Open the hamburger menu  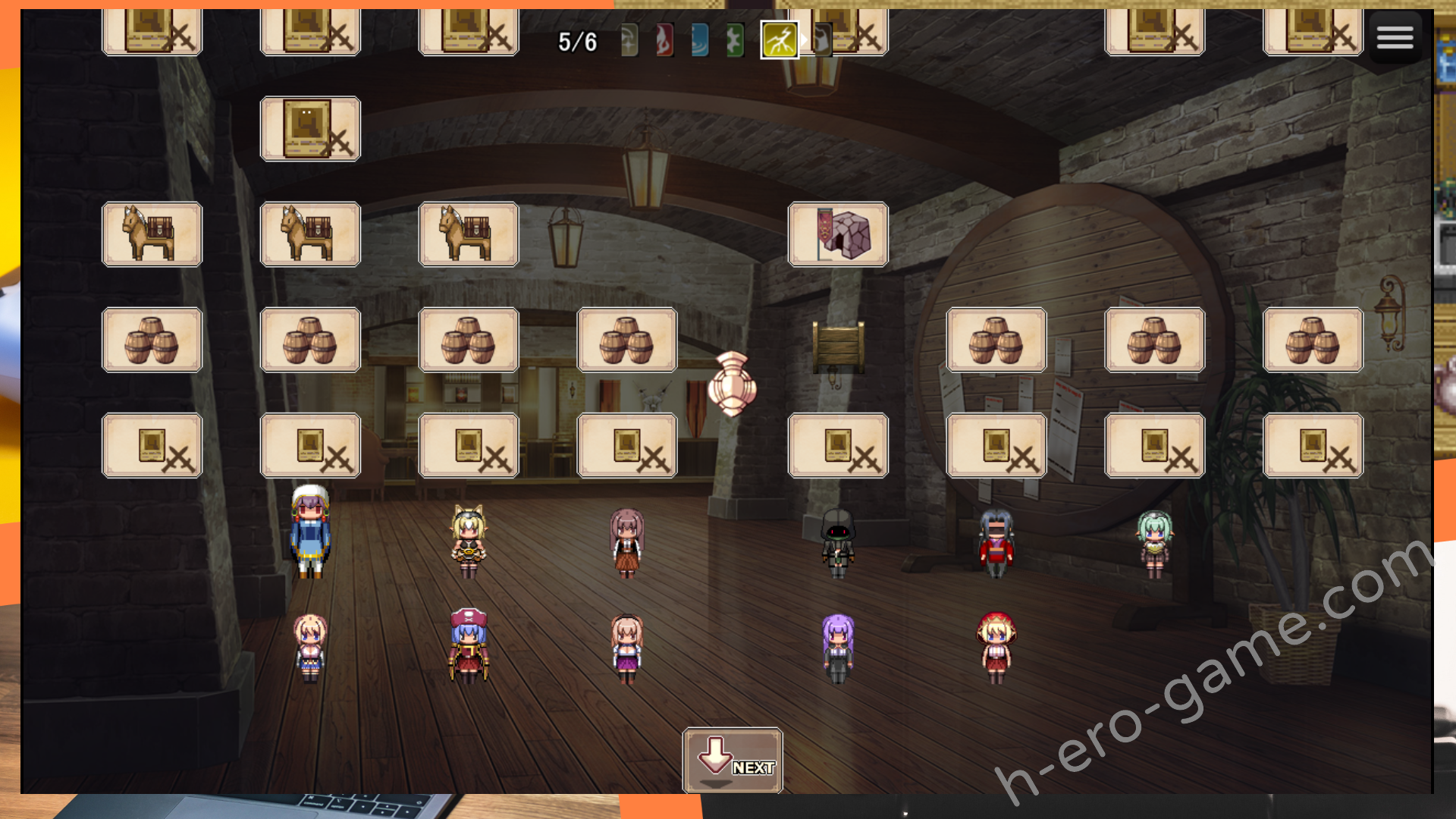tap(1395, 37)
